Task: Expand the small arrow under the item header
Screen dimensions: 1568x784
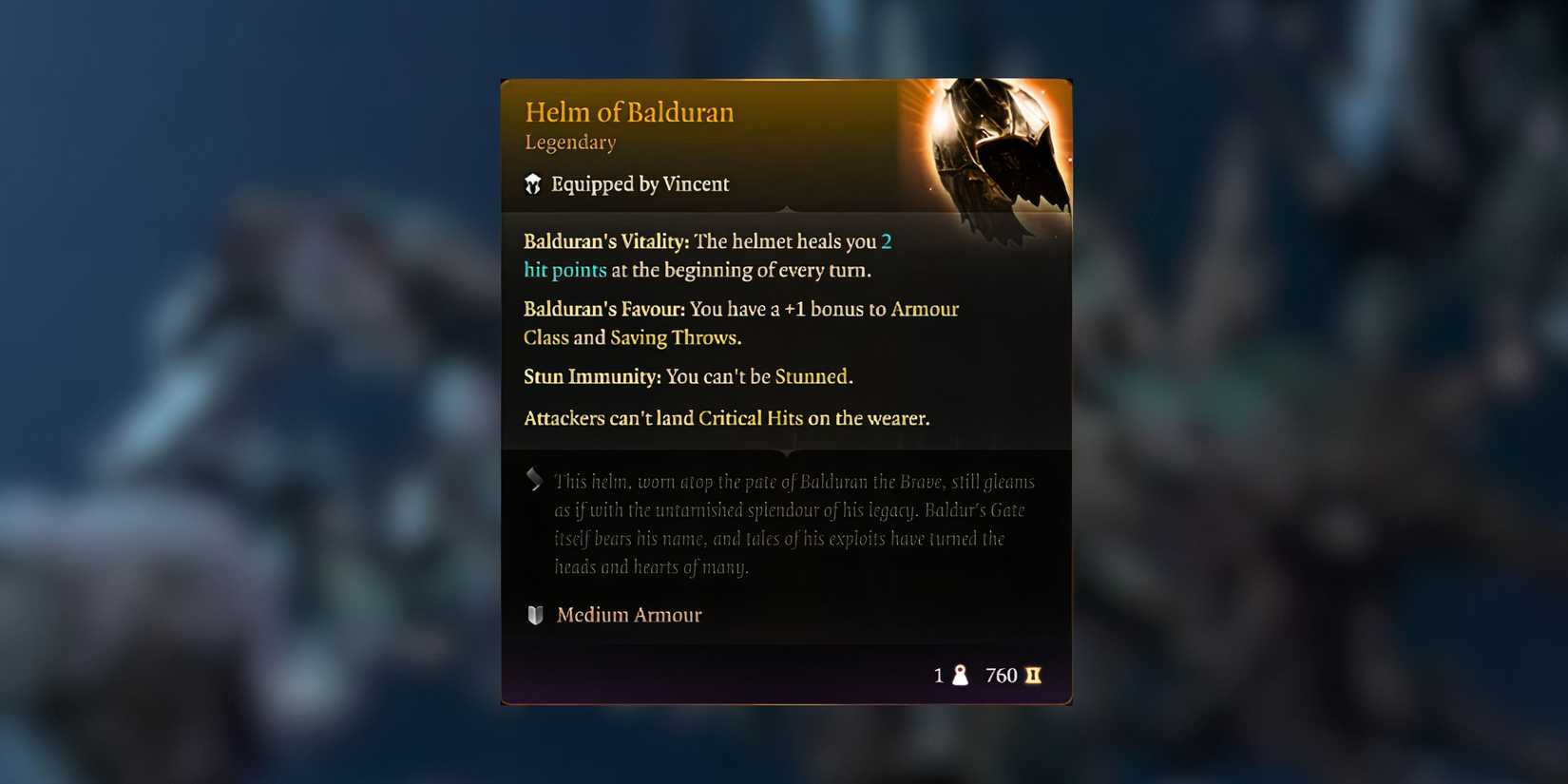Action: coord(786,207)
